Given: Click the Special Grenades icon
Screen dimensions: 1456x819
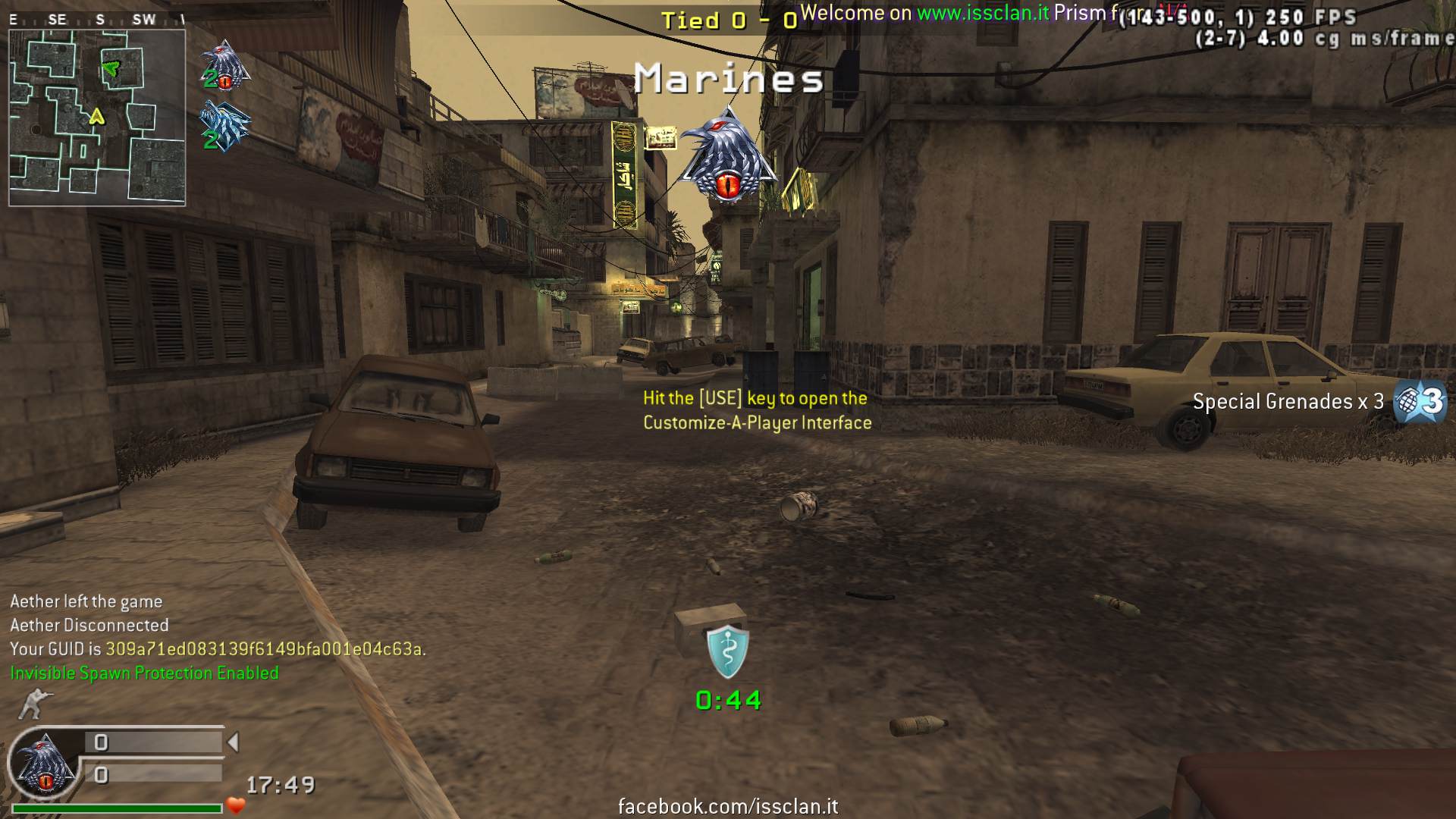Looking at the screenshot, I should pyautogui.click(x=1420, y=402).
